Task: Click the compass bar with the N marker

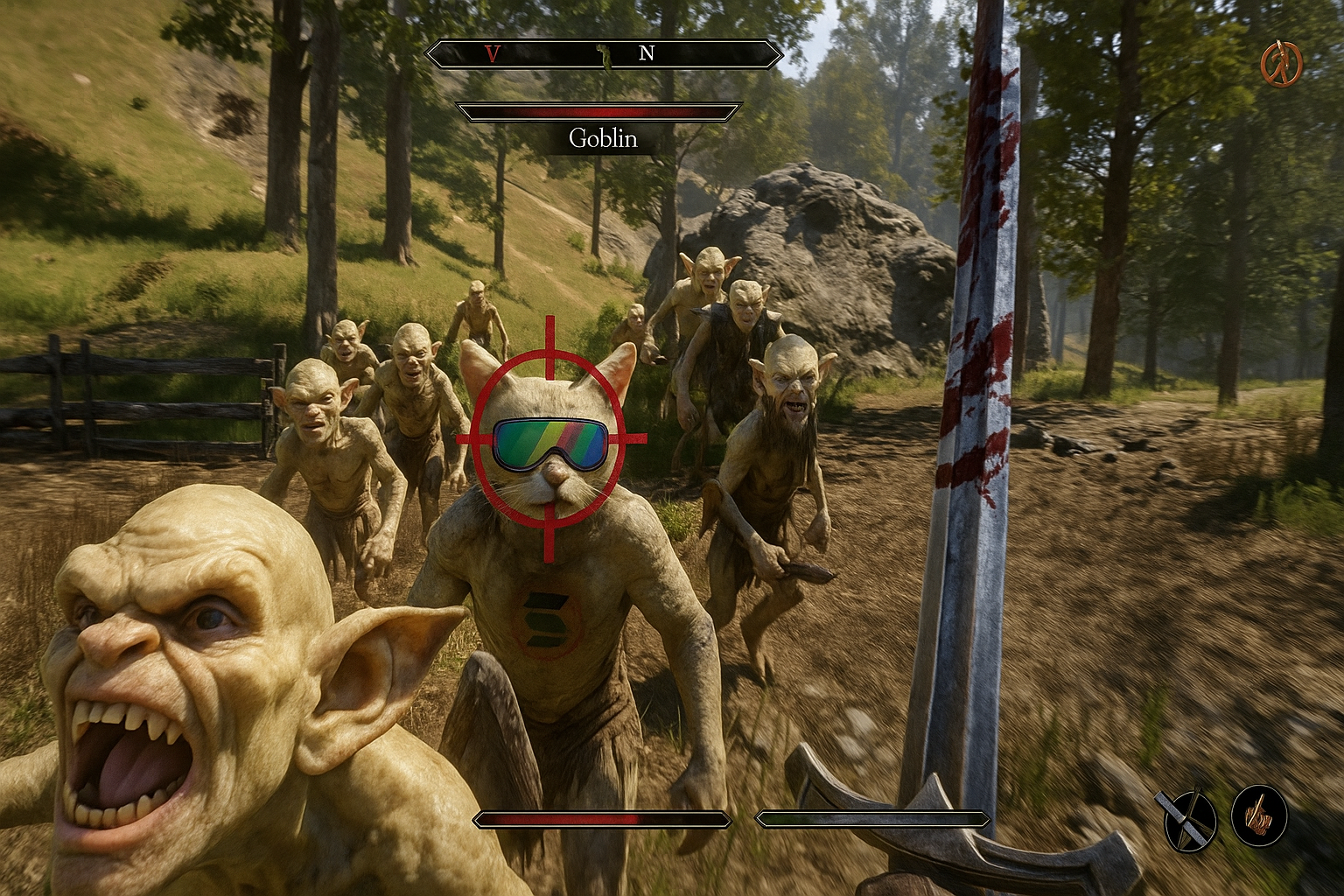Action: (x=604, y=54)
